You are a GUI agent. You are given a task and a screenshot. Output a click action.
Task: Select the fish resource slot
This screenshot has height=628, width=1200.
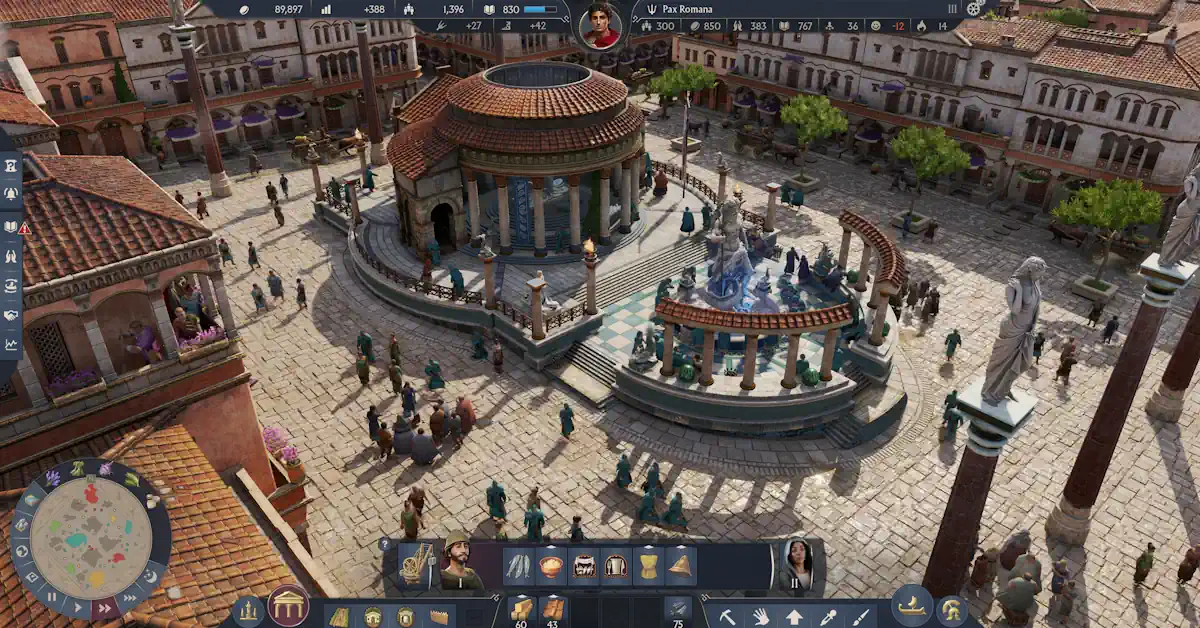click(x=518, y=566)
